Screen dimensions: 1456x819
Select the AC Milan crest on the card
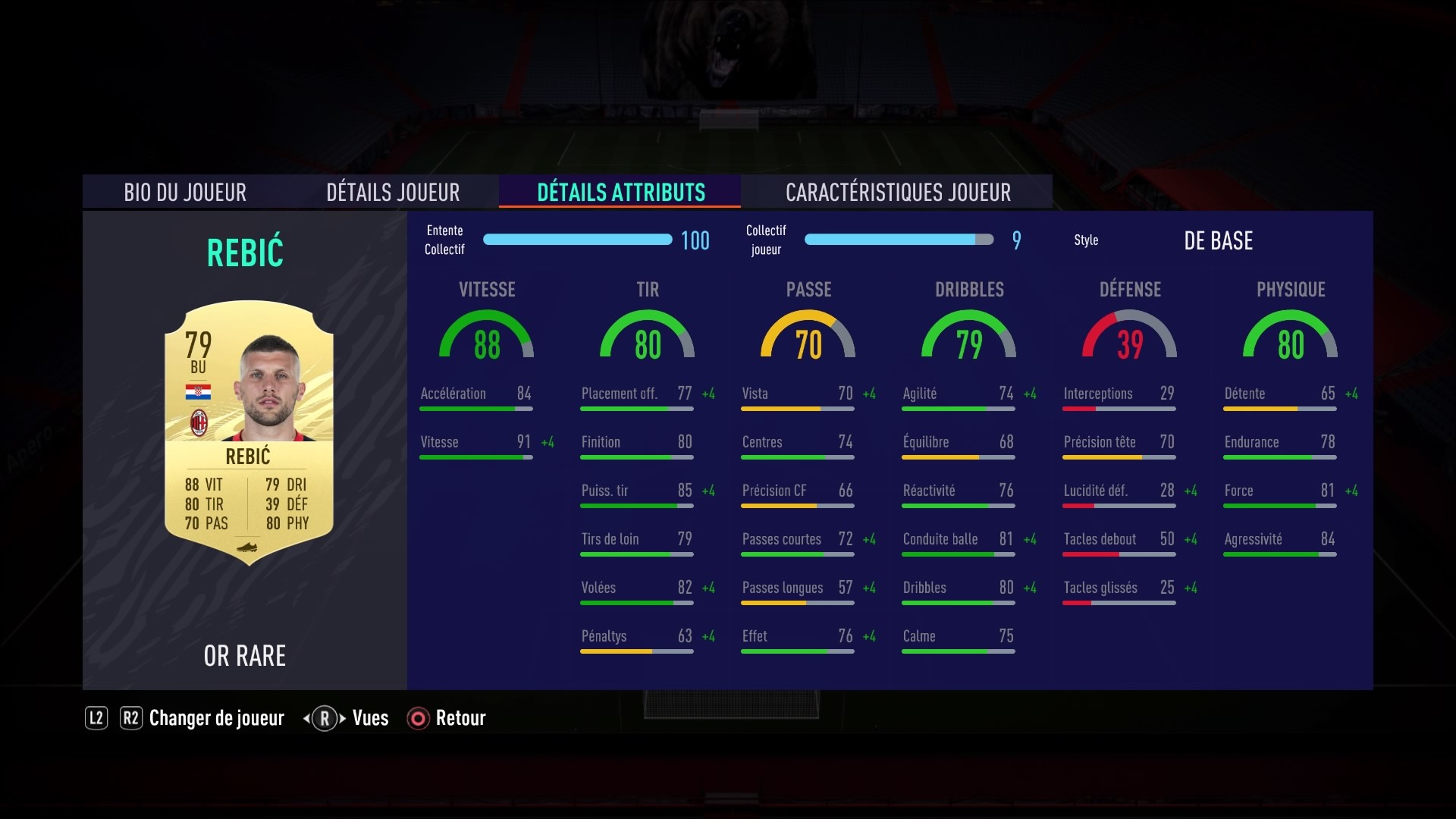pos(200,419)
